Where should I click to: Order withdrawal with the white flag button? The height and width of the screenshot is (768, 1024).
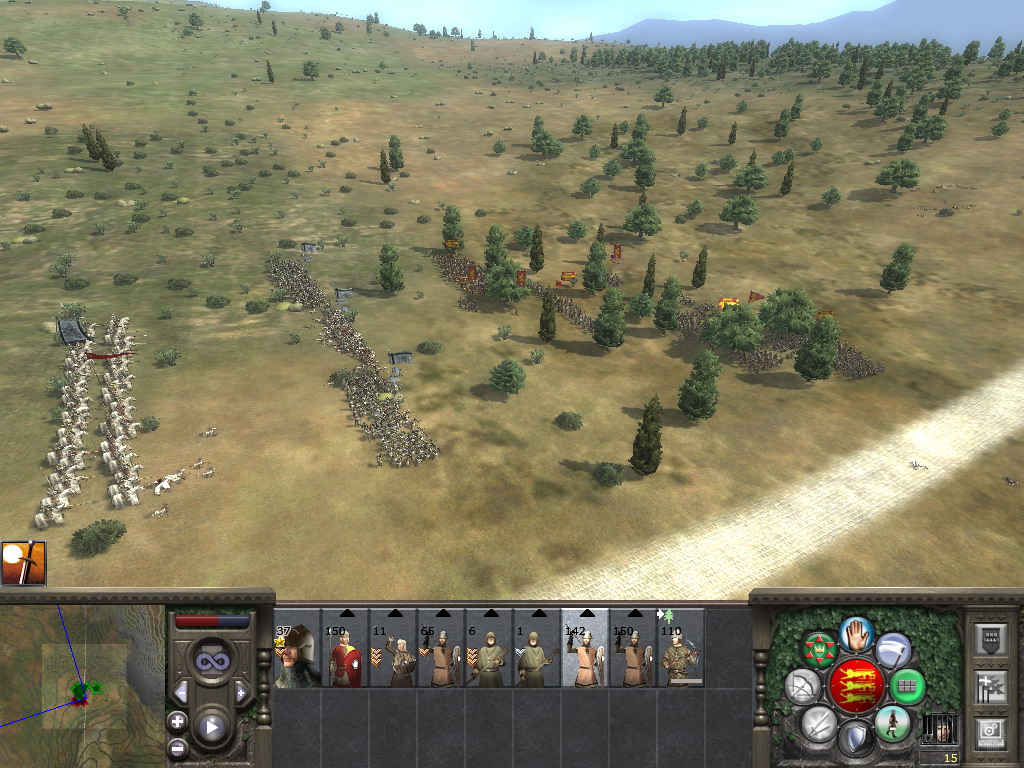click(893, 651)
